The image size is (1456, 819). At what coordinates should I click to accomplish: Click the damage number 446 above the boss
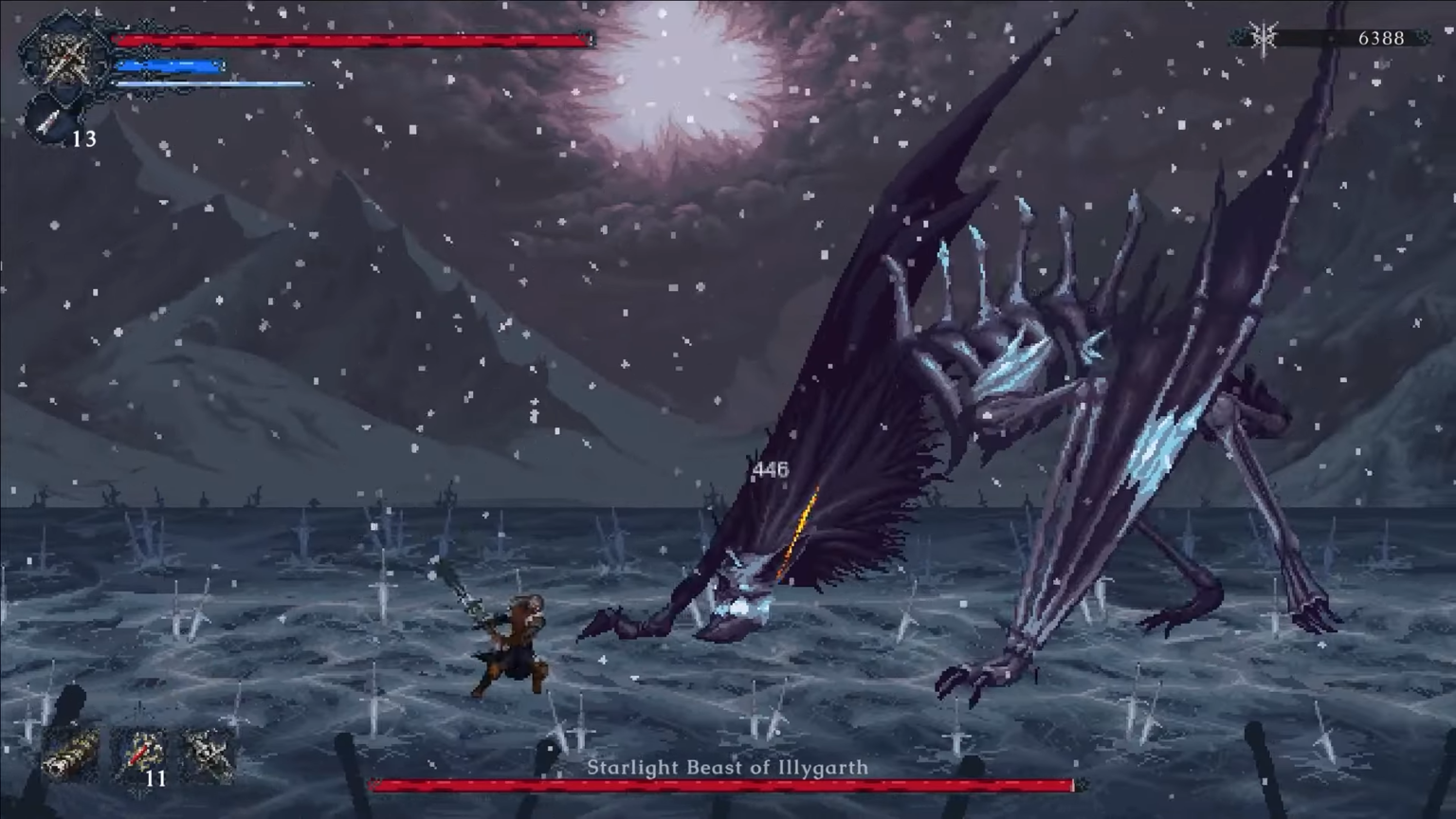(x=770, y=468)
